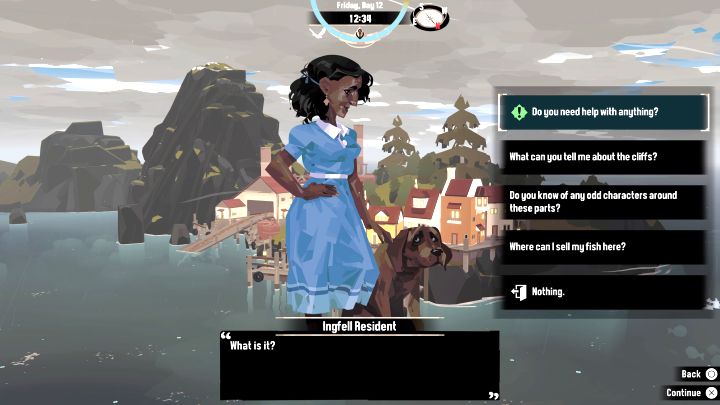Ask "Do you need help with anything?"
The width and height of the screenshot is (720, 405).
tap(603, 113)
